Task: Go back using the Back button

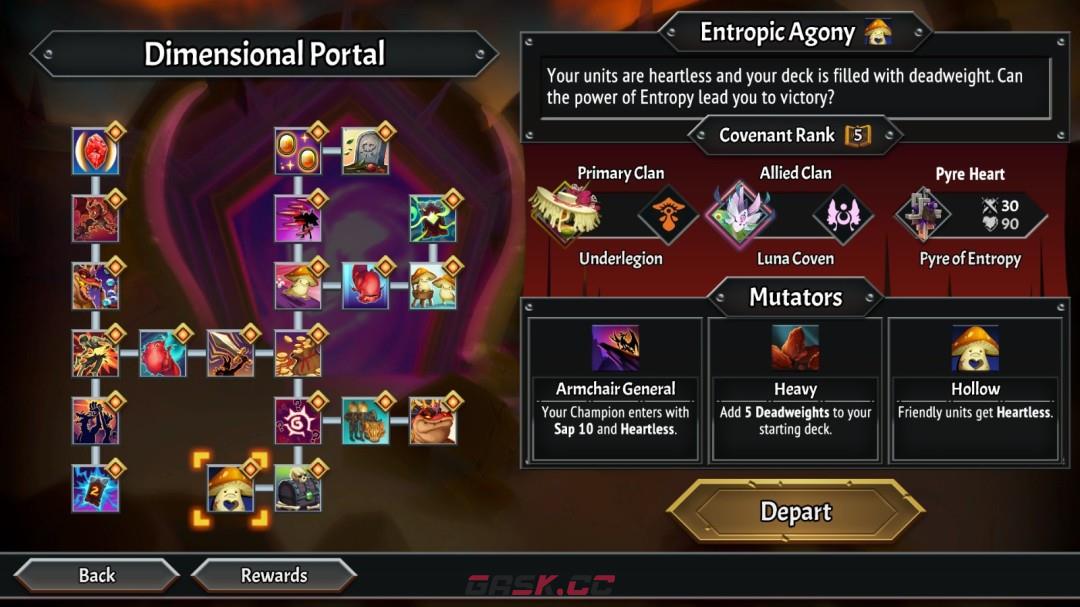Action: [x=97, y=575]
